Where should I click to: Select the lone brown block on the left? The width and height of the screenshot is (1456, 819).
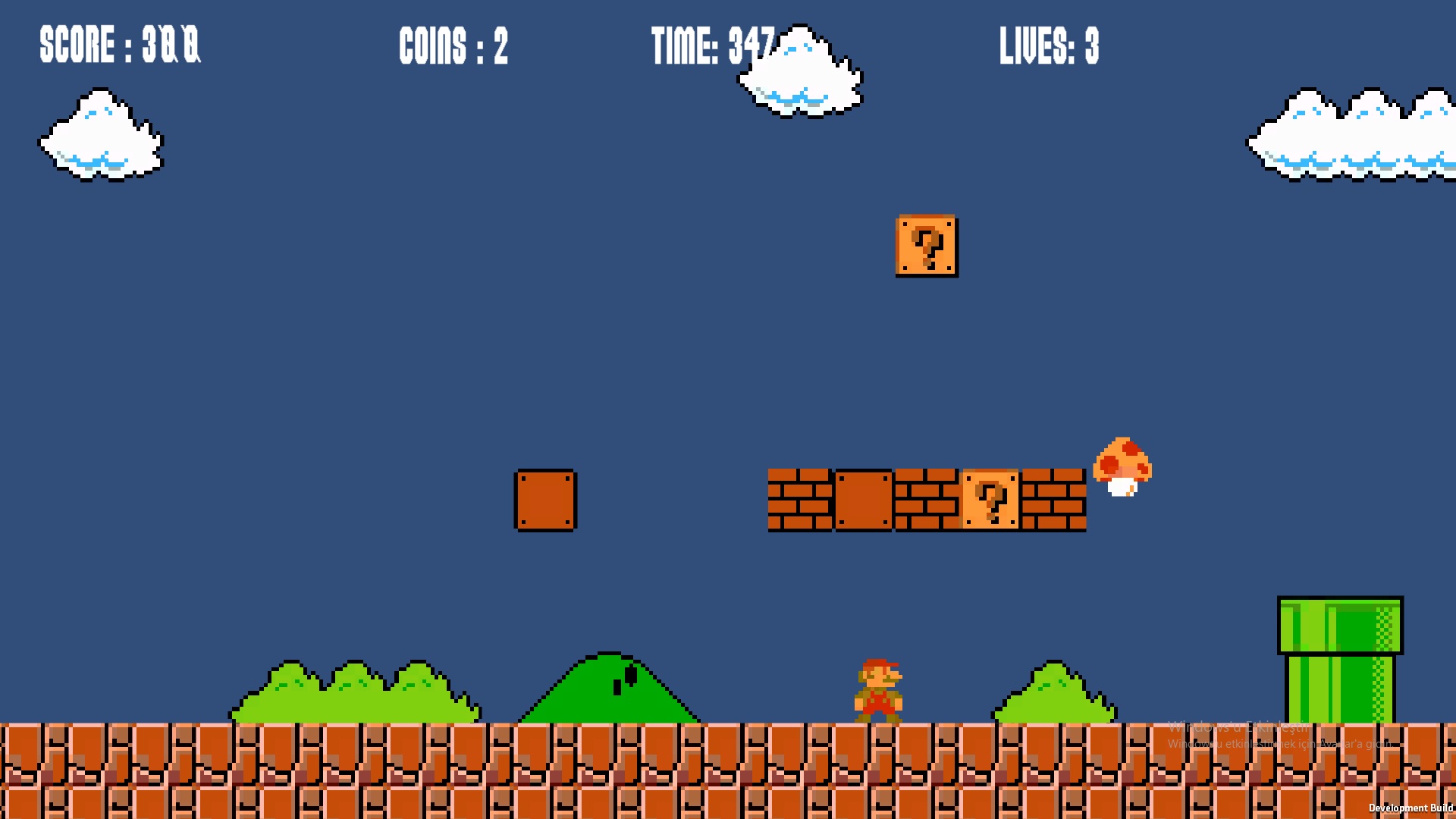click(545, 500)
